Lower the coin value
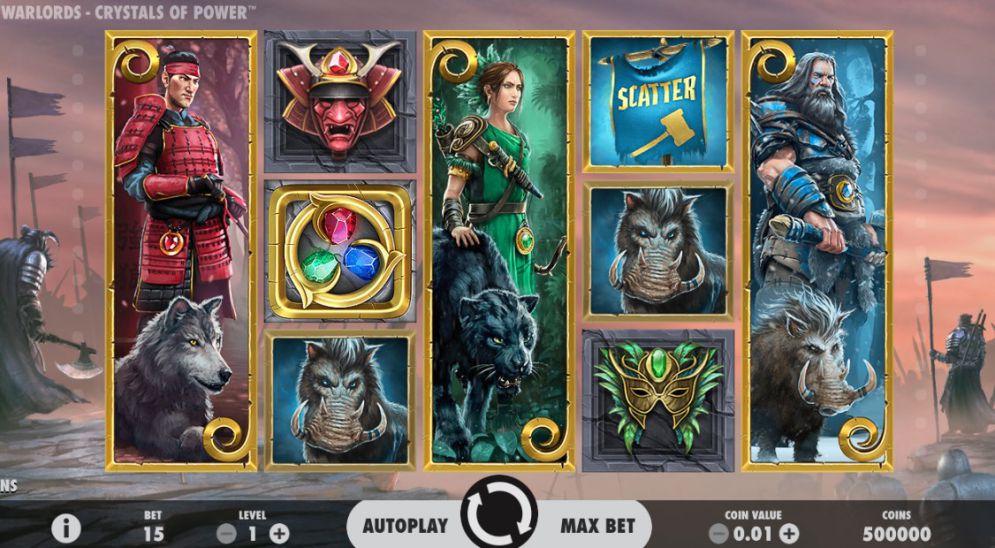995x548 pixels. 717,534
